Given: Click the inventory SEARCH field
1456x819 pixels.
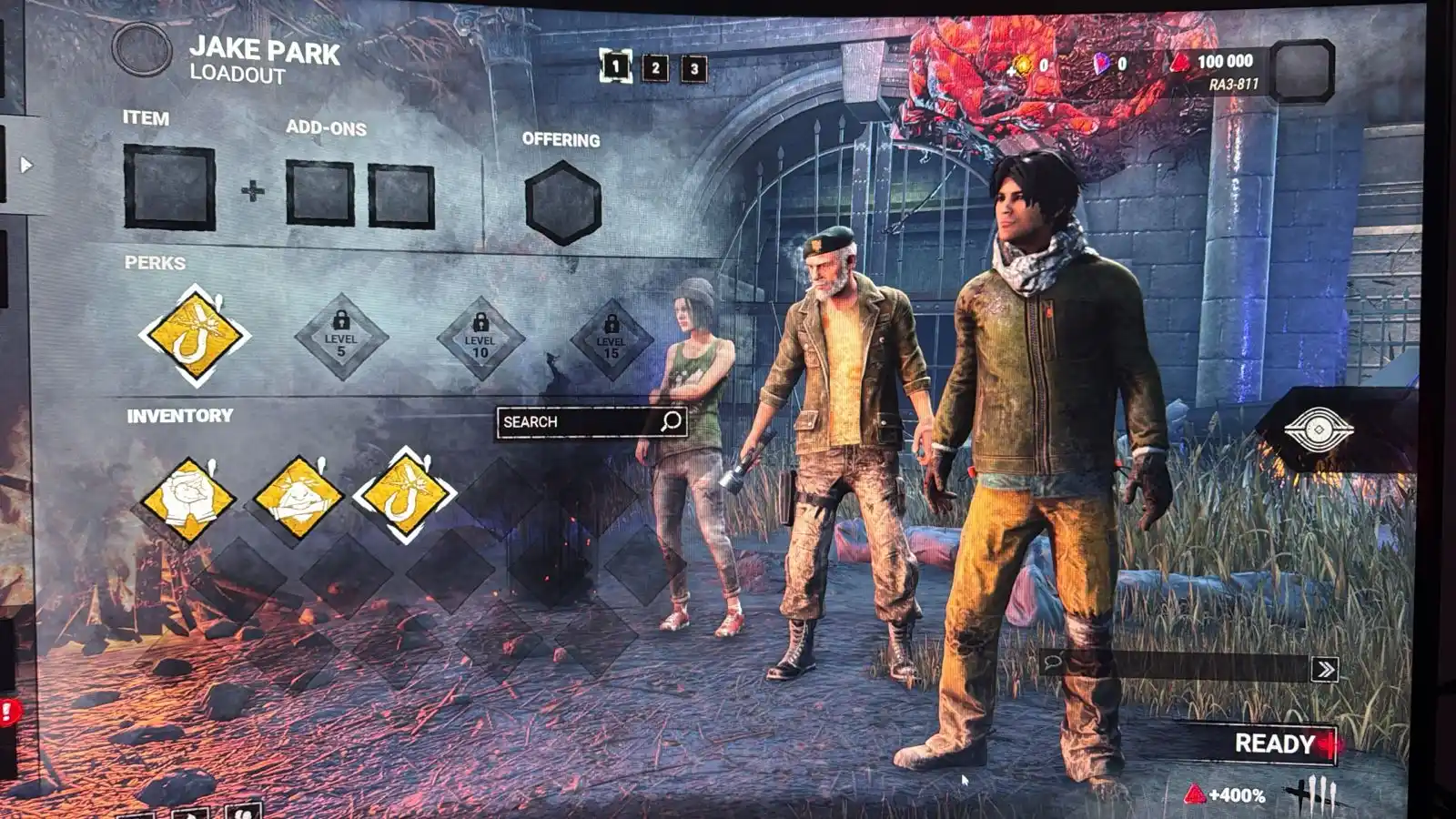Looking at the screenshot, I should tap(579, 421).
